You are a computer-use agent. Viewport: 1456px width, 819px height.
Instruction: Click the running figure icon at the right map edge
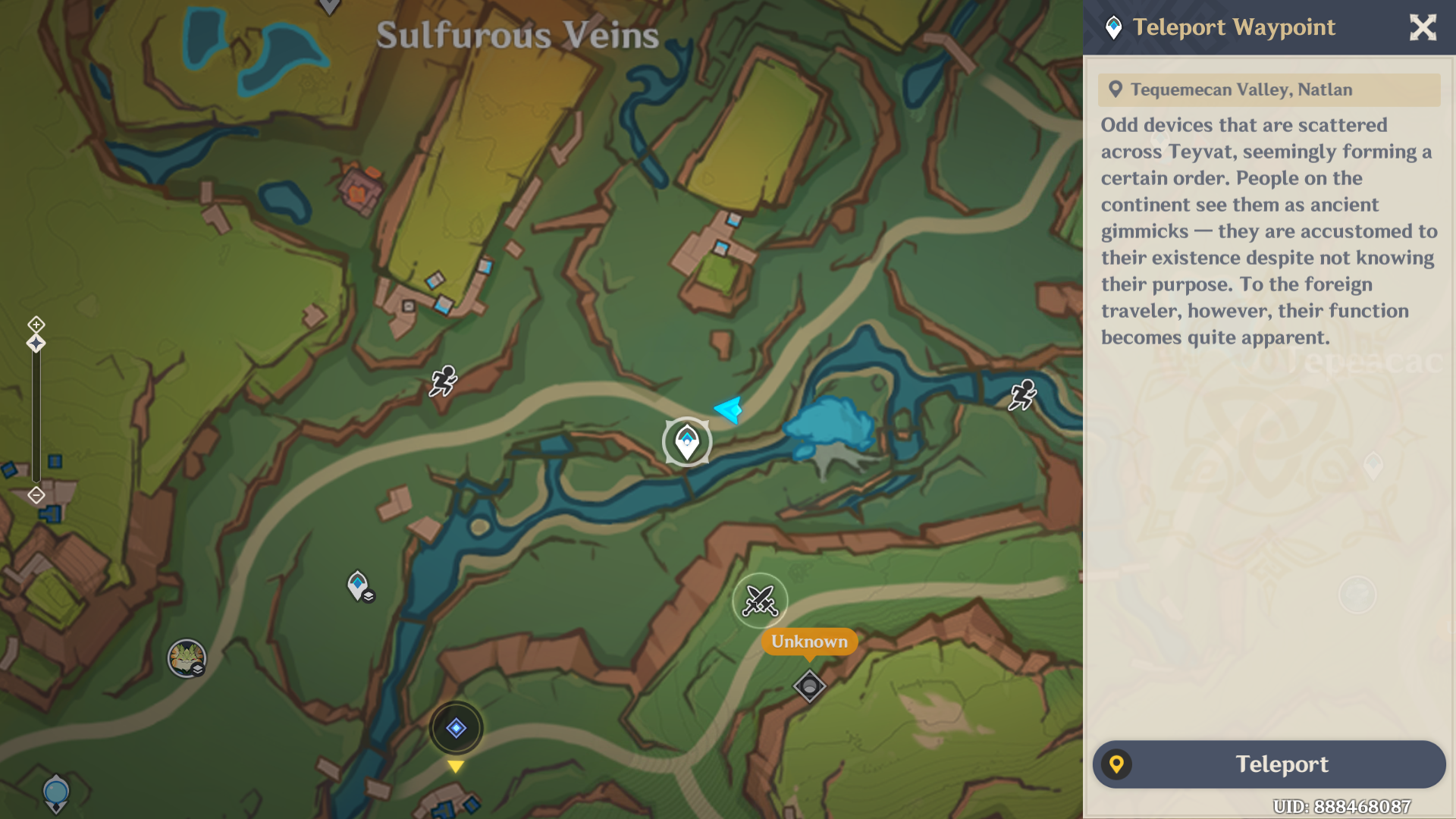pos(1024,393)
